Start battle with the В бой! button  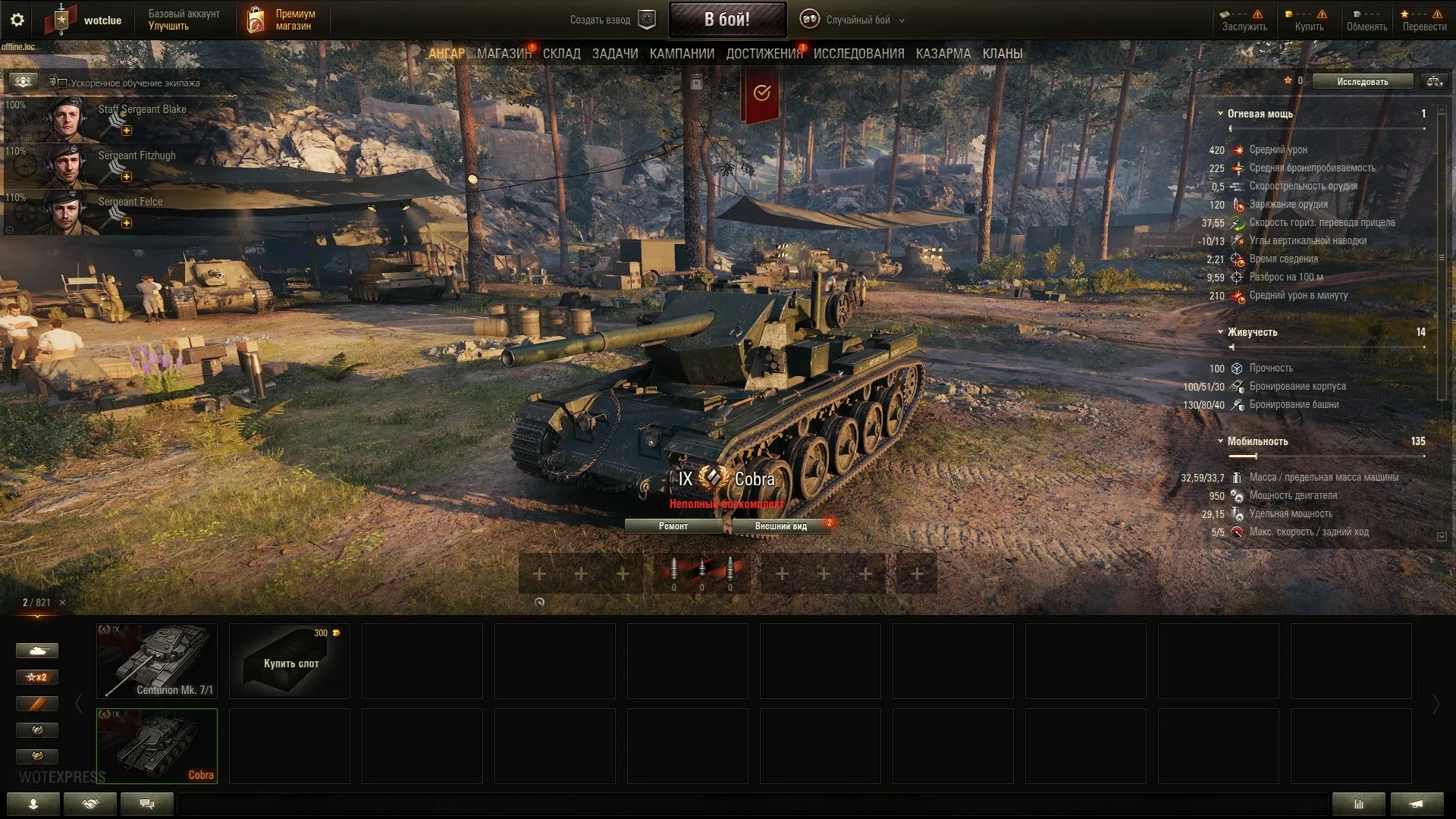726,20
